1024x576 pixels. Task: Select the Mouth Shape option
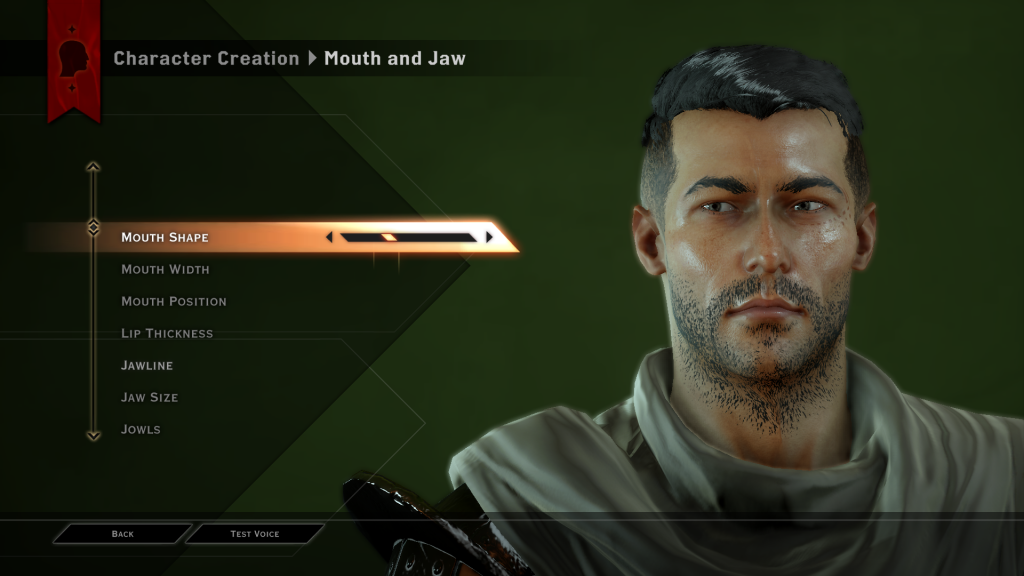(x=165, y=237)
